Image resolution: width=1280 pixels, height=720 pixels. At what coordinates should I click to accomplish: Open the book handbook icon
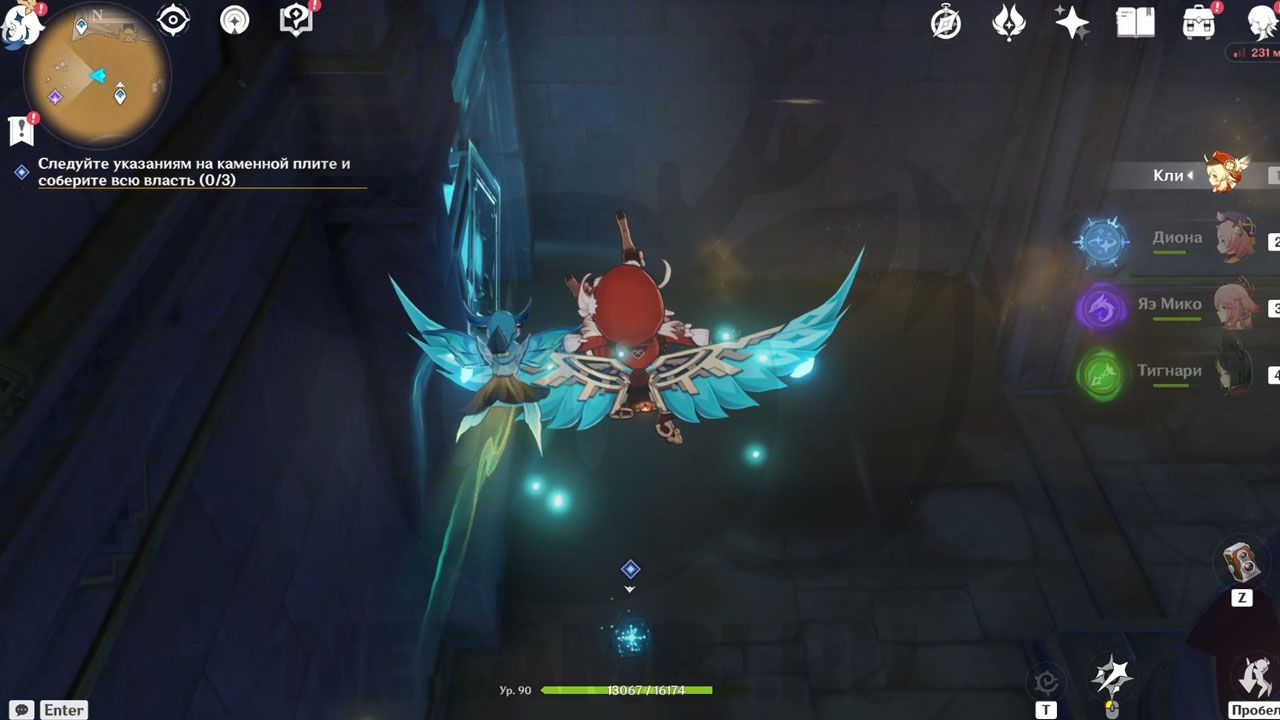(x=1135, y=22)
